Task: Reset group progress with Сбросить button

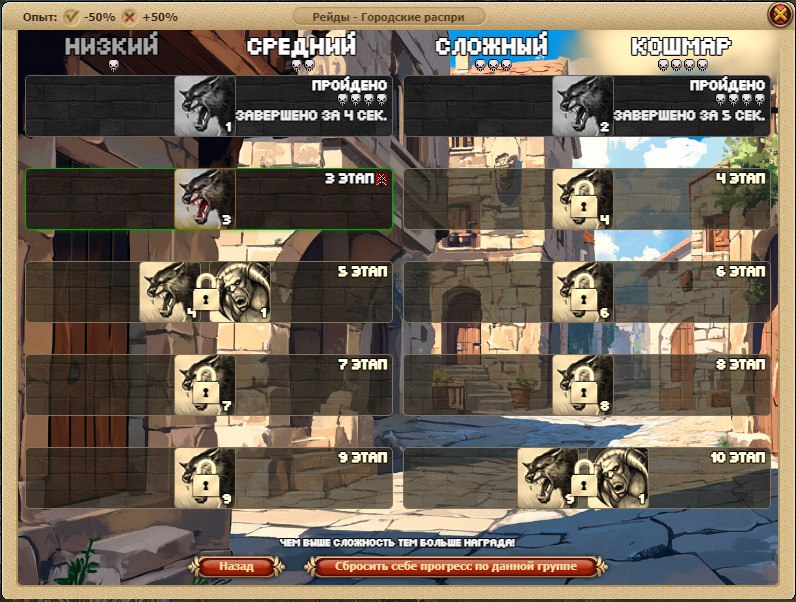Action: coord(456,567)
